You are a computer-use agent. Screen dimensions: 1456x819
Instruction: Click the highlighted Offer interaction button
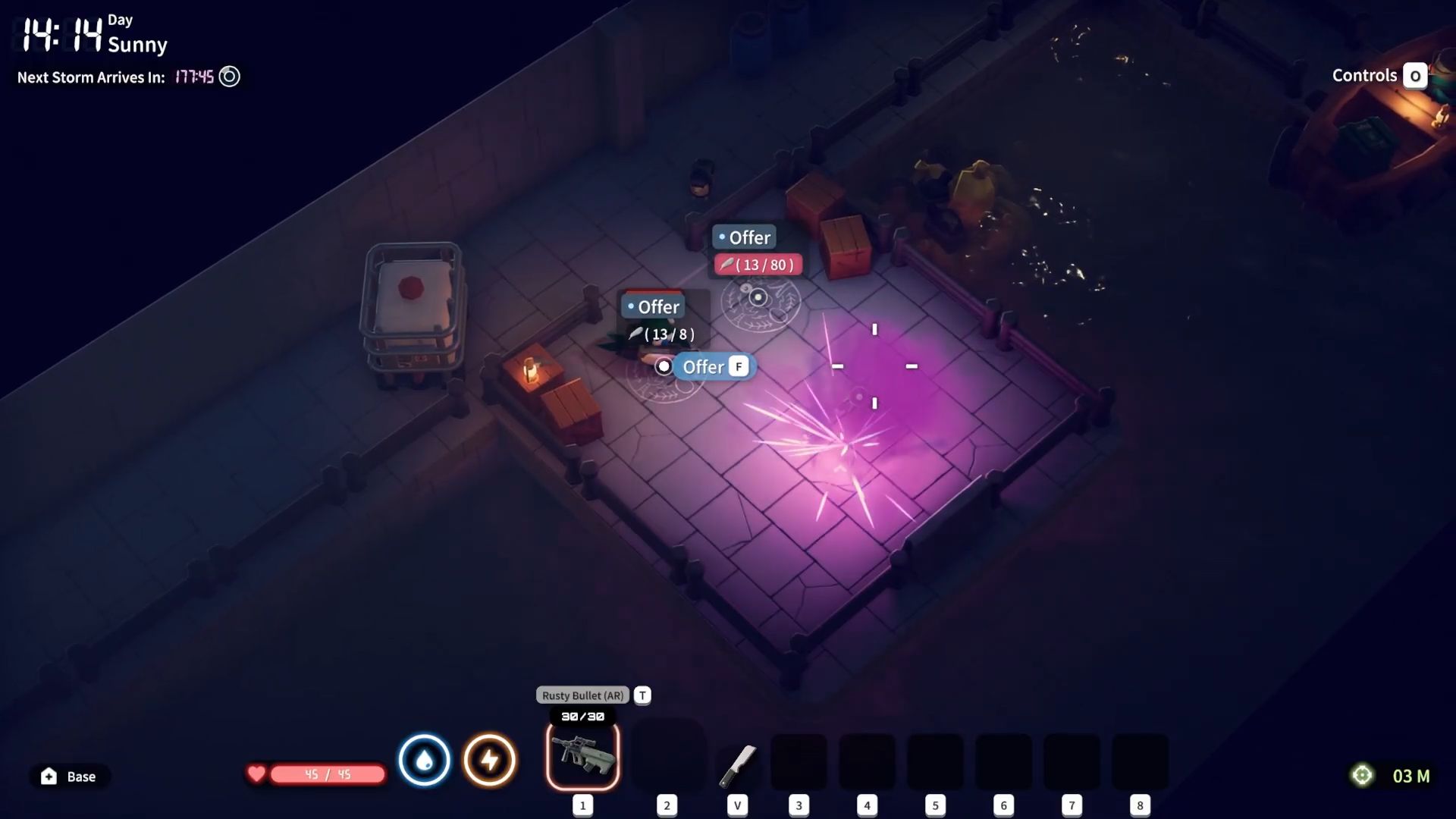704,367
